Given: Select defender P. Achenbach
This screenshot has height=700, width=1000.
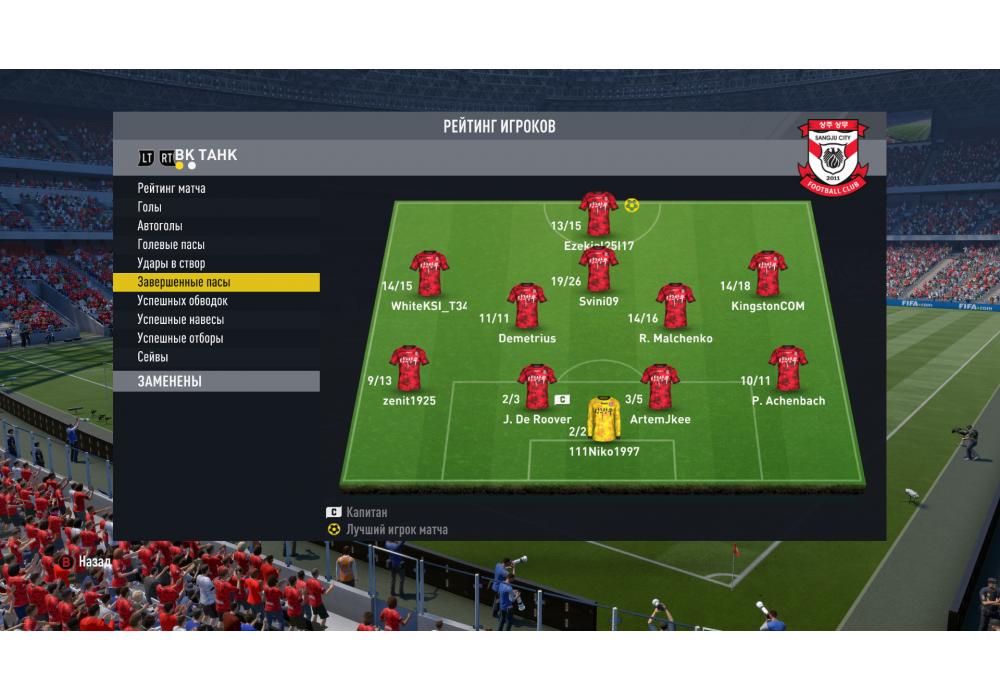Looking at the screenshot, I should [x=788, y=368].
